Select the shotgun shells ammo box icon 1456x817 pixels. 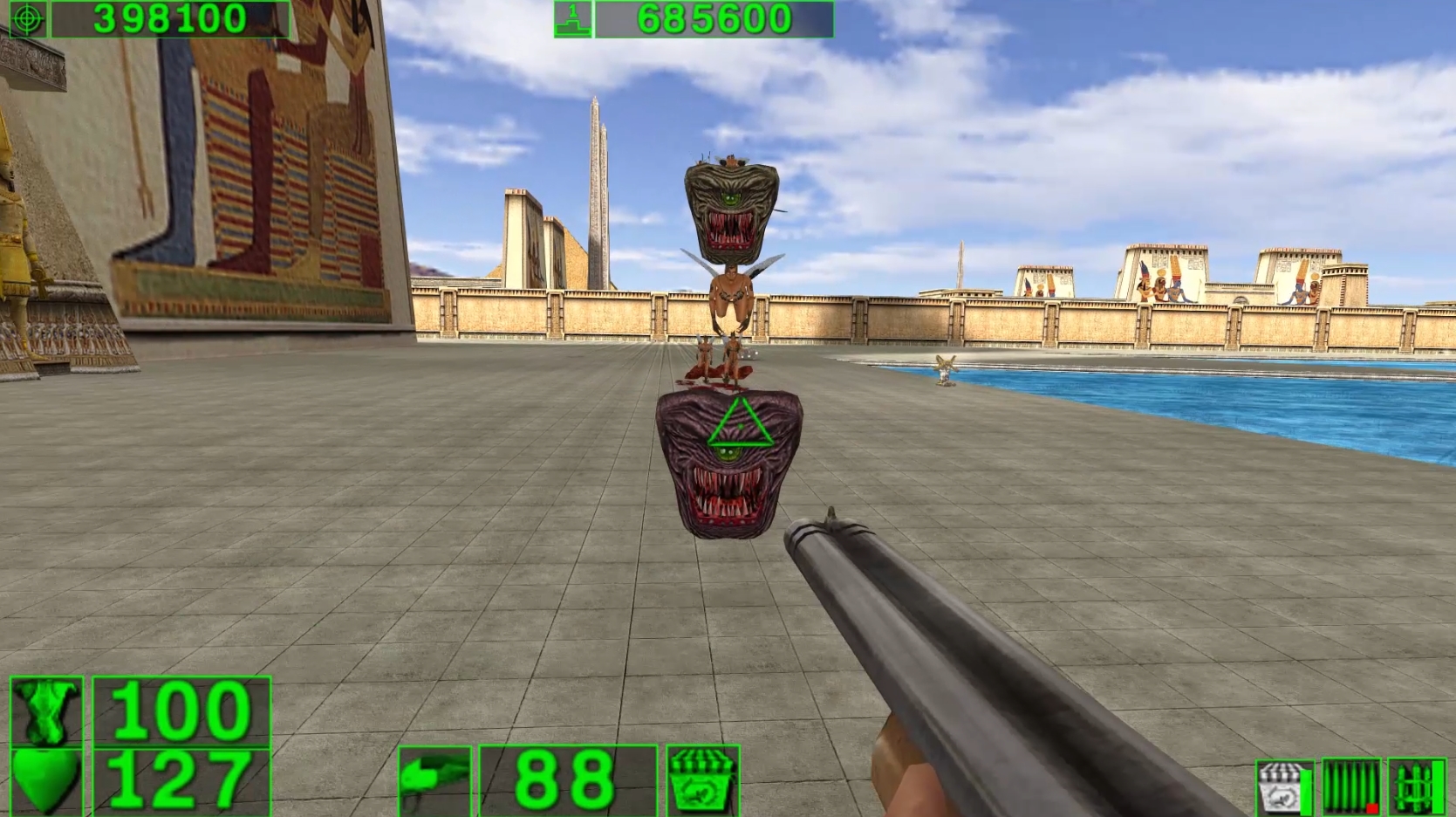click(x=702, y=782)
